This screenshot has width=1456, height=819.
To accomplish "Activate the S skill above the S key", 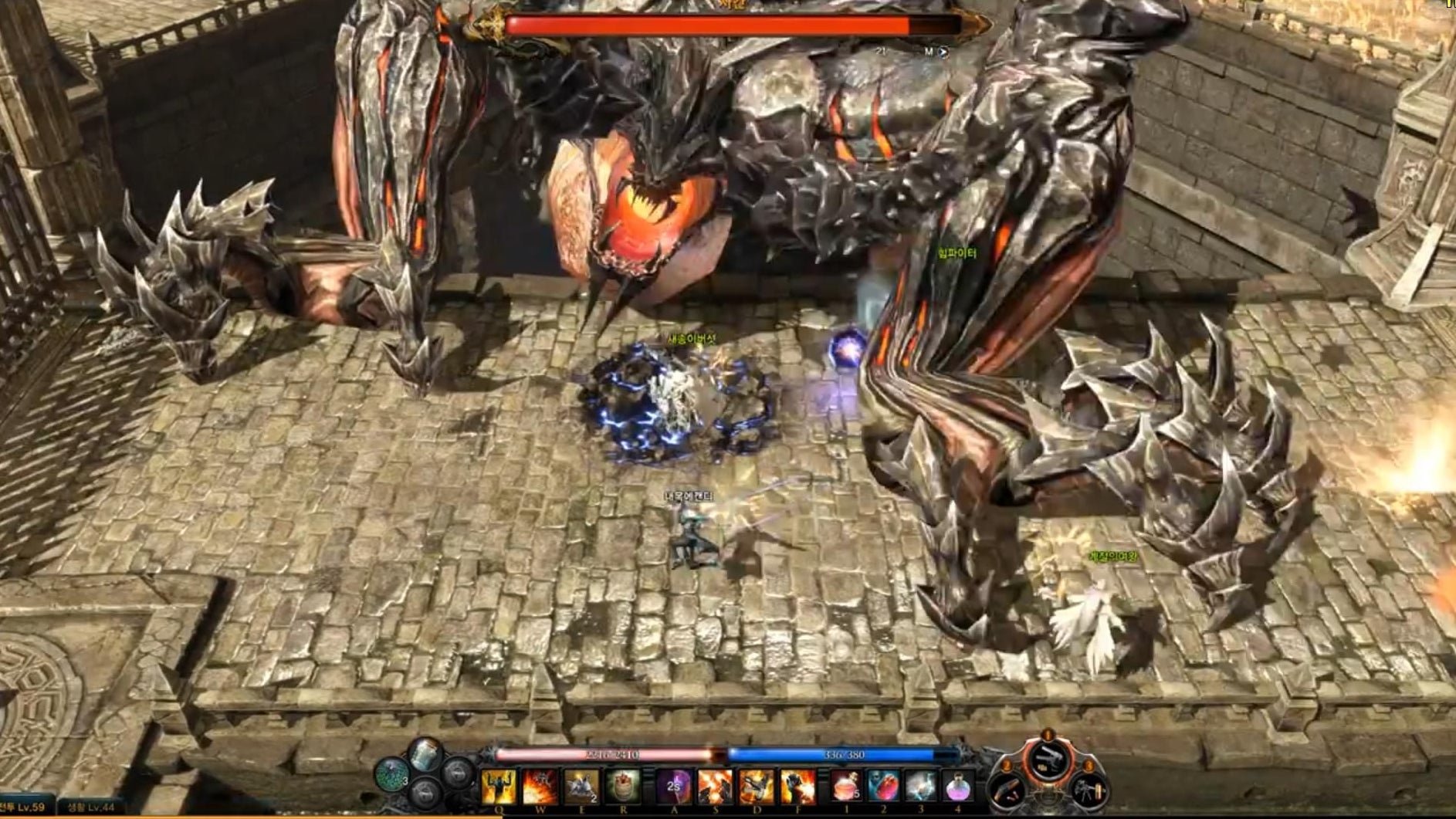I will point(715,787).
